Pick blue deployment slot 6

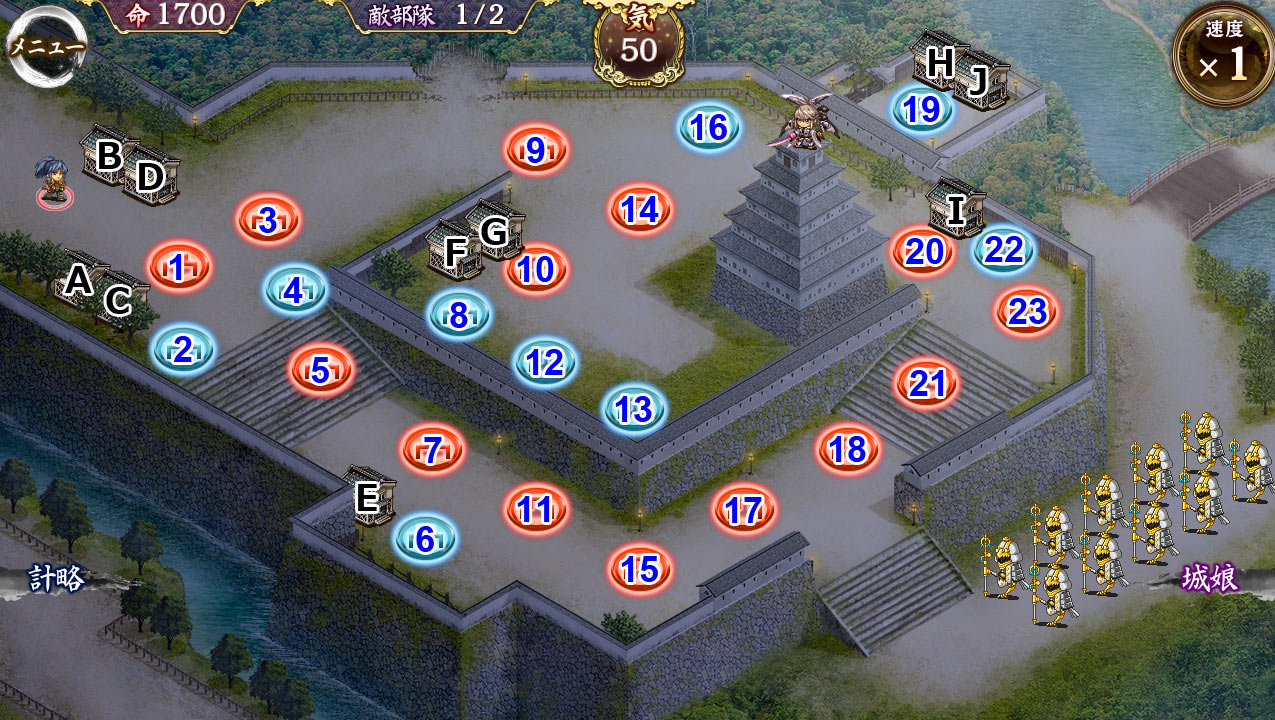425,539
